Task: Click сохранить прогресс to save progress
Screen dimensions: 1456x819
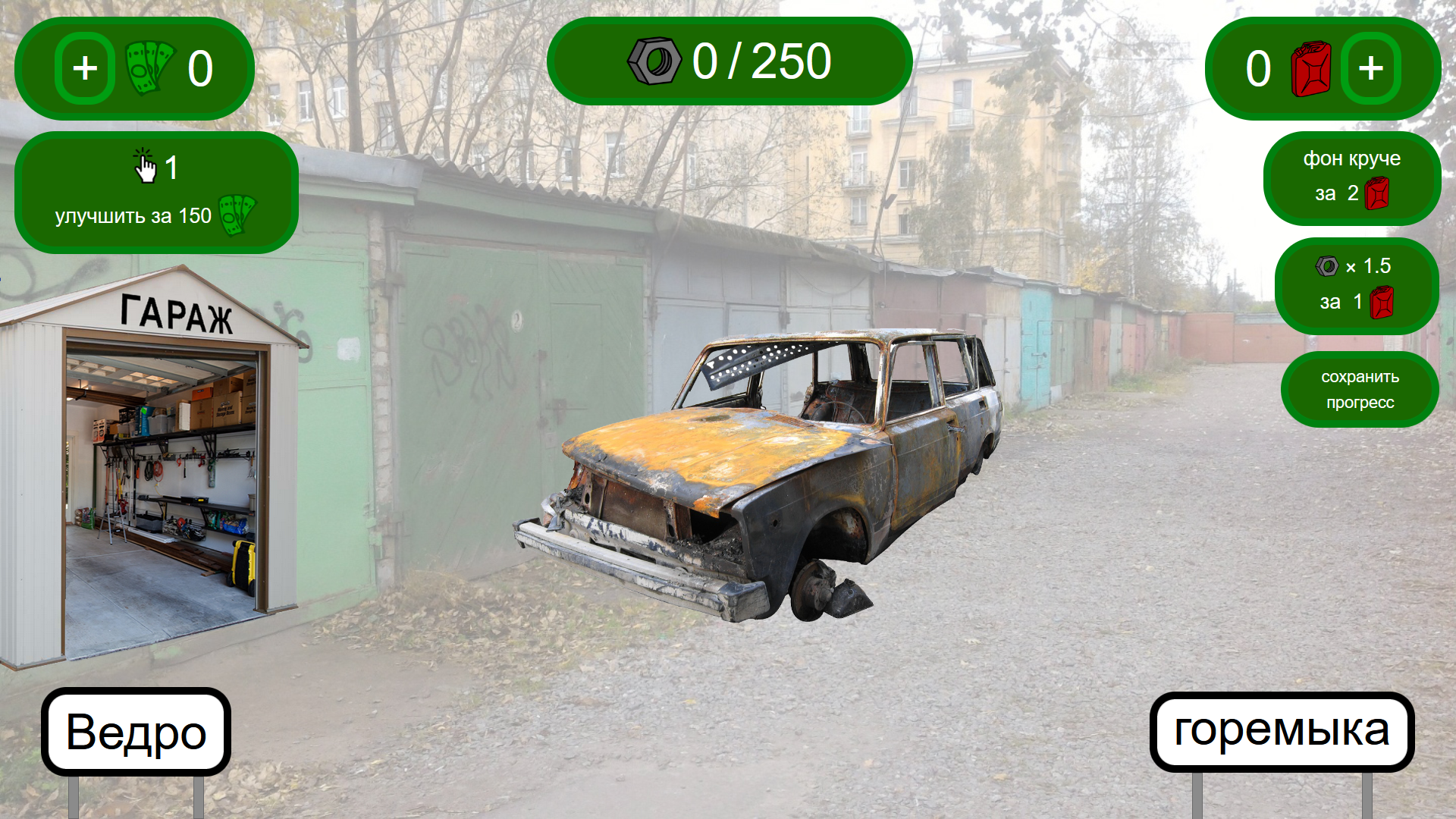Action: (1360, 389)
